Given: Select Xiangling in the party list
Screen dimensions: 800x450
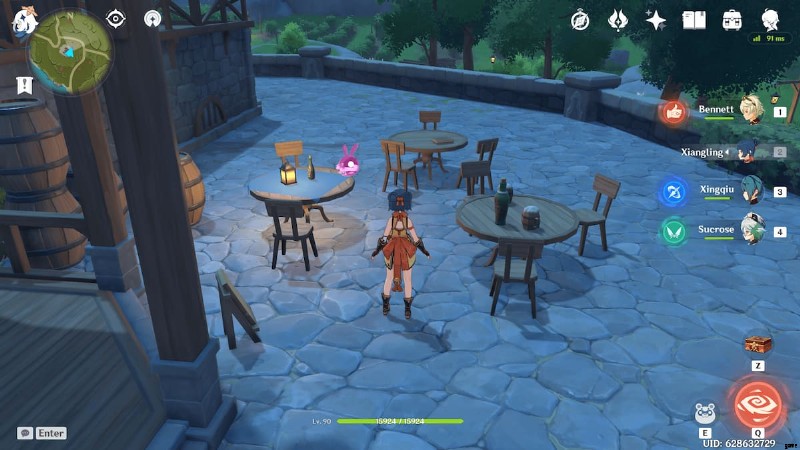Looking at the screenshot, I should tap(748, 152).
